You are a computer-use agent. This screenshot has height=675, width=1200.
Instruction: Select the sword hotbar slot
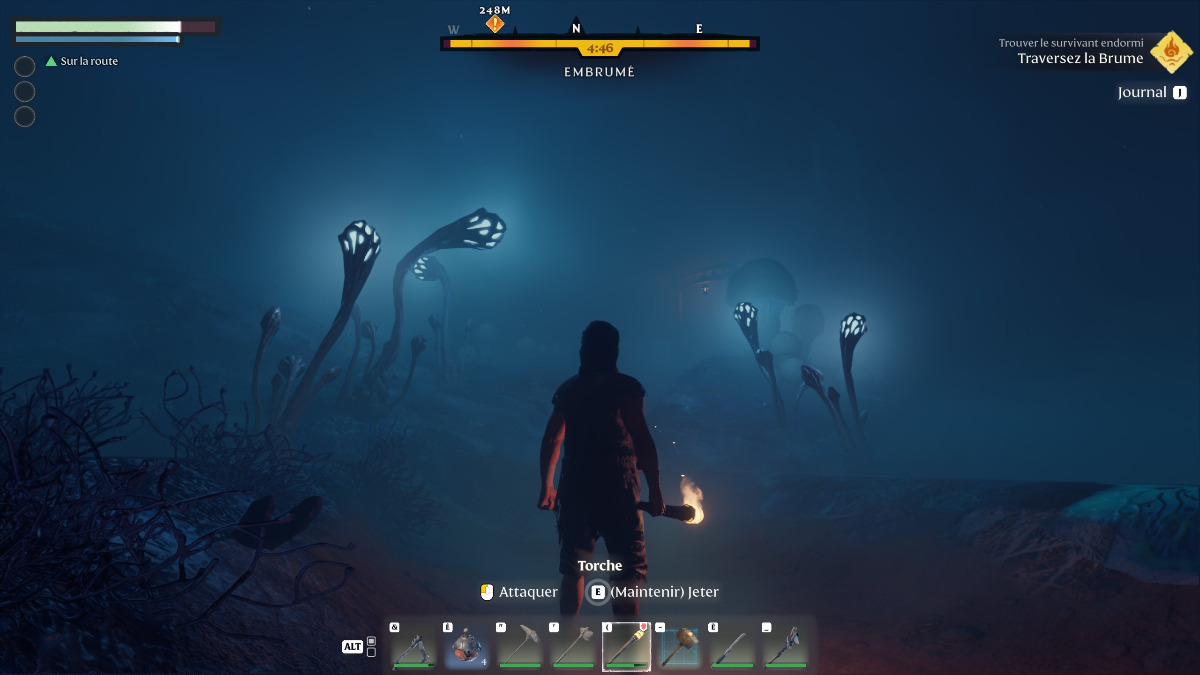point(733,646)
